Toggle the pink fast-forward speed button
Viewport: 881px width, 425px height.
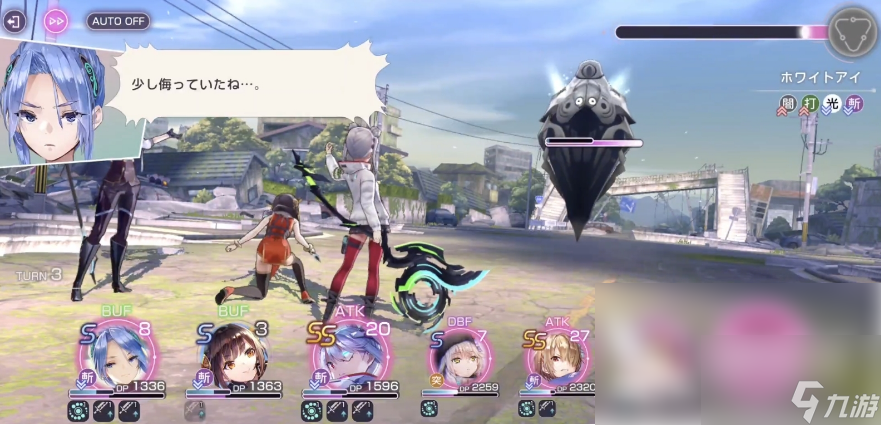click(x=57, y=20)
